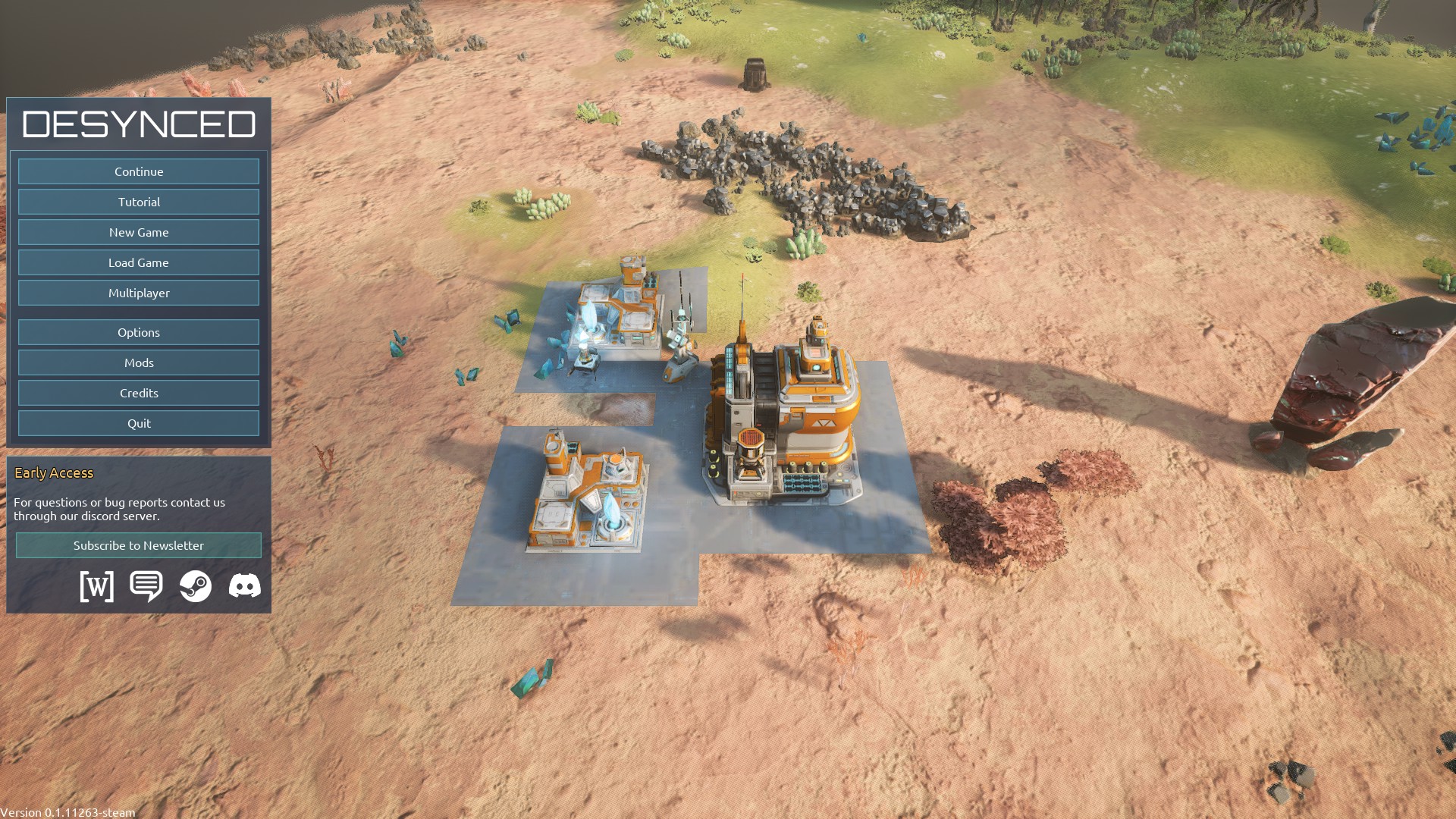The height and width of the screenshot is (819, 1456).
Task: Start a New Game
Action: [x=139, y=232]
